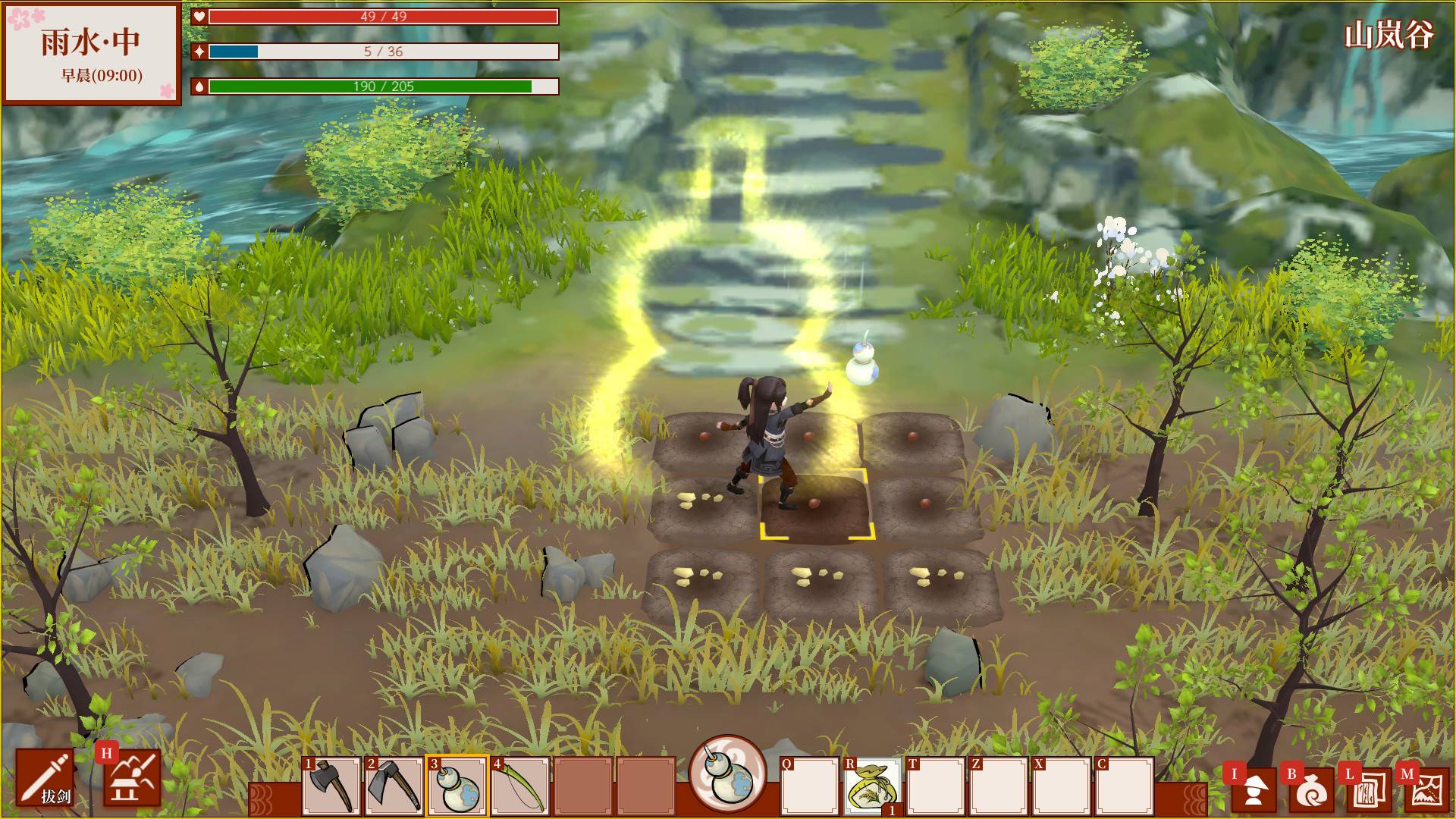Open the bag inventory icon
This screenshot has height=819, width=1456.
click(1311, 789)
